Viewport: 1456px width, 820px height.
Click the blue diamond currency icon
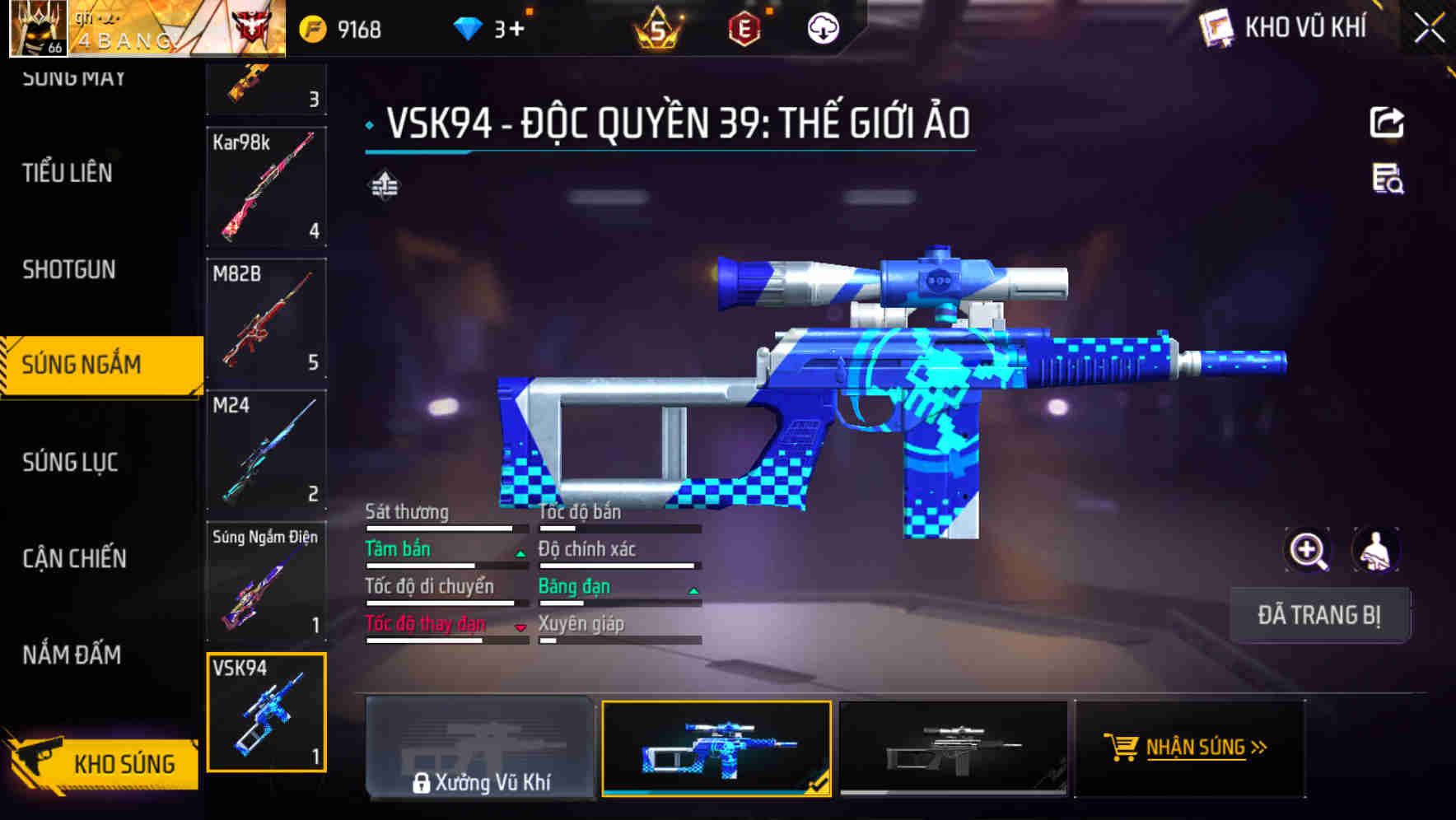(x=468, y=27)
